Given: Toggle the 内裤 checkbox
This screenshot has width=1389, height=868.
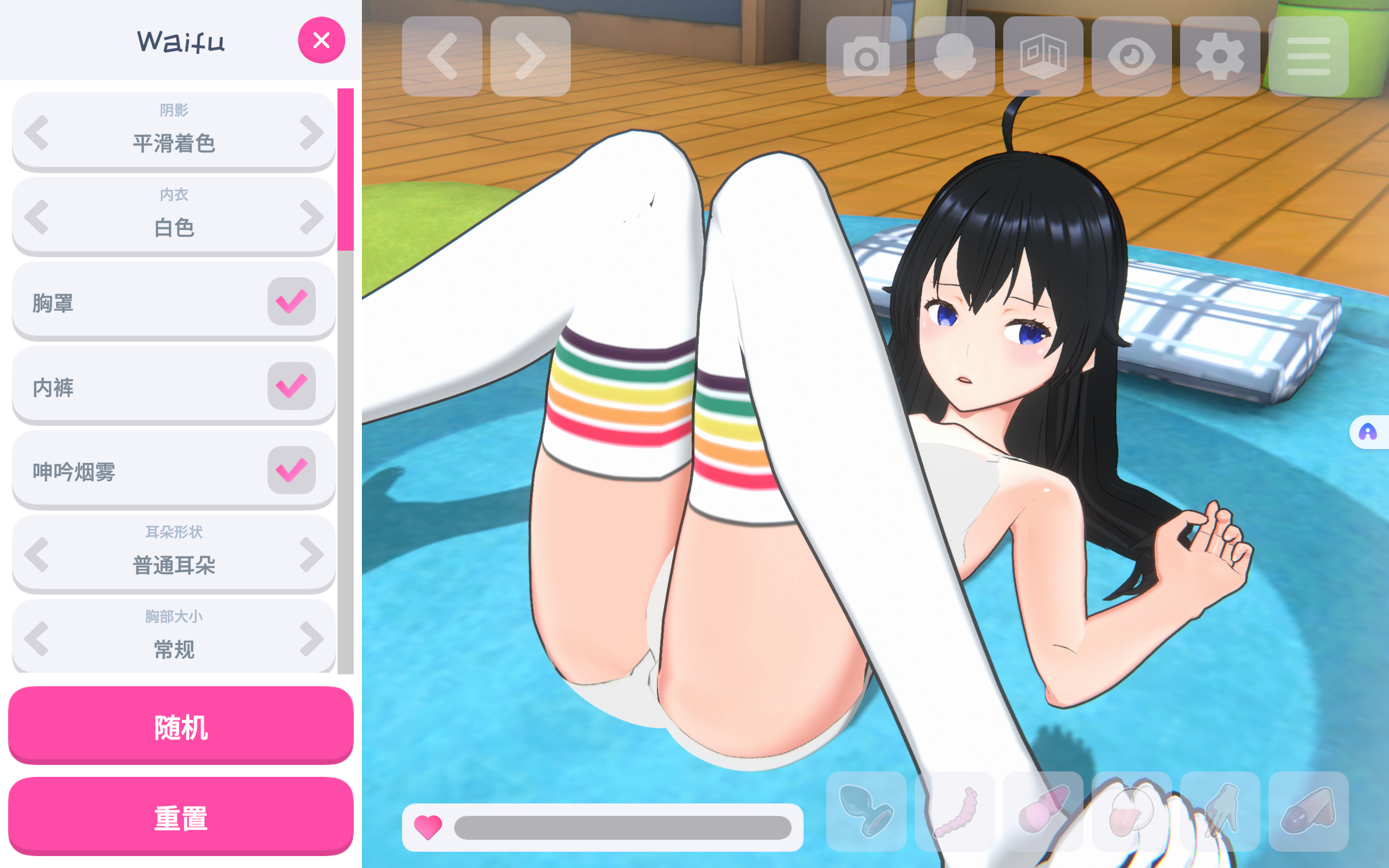Looking at the screenshot, I should tap(291, 386).
